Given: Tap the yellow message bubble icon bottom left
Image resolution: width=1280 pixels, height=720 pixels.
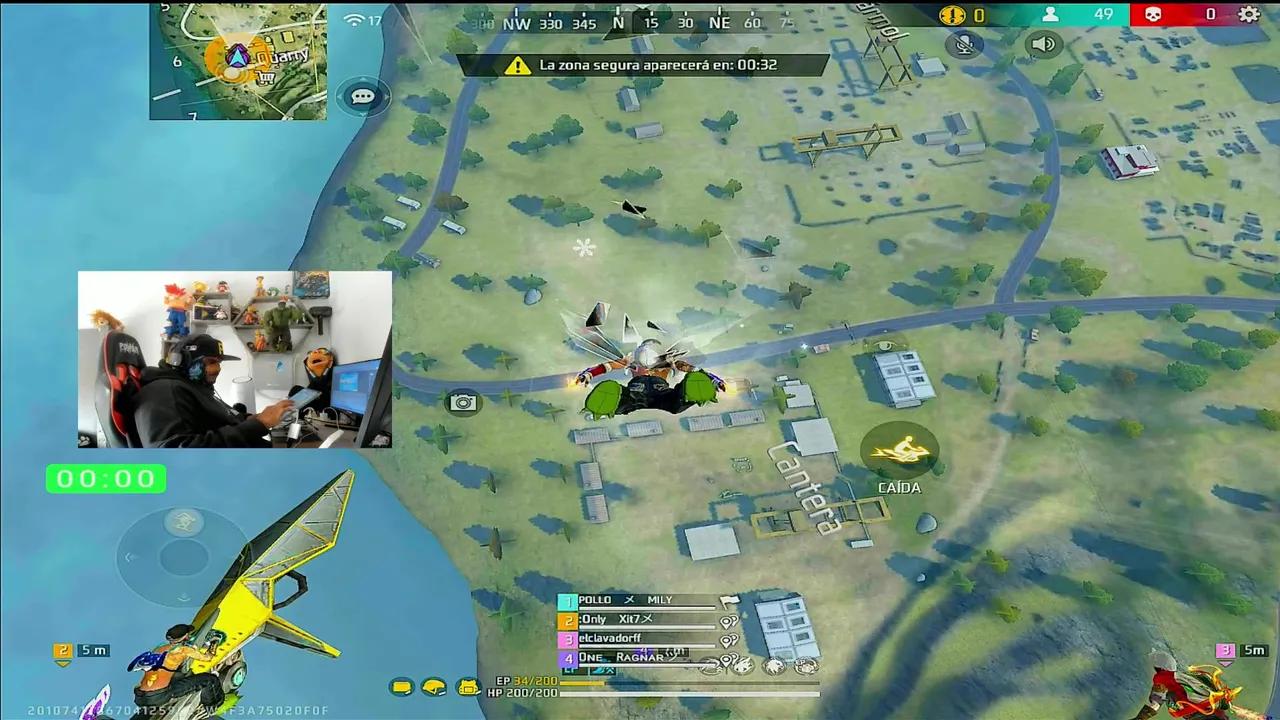Looking at the screenshot, I should click(401, 686).
